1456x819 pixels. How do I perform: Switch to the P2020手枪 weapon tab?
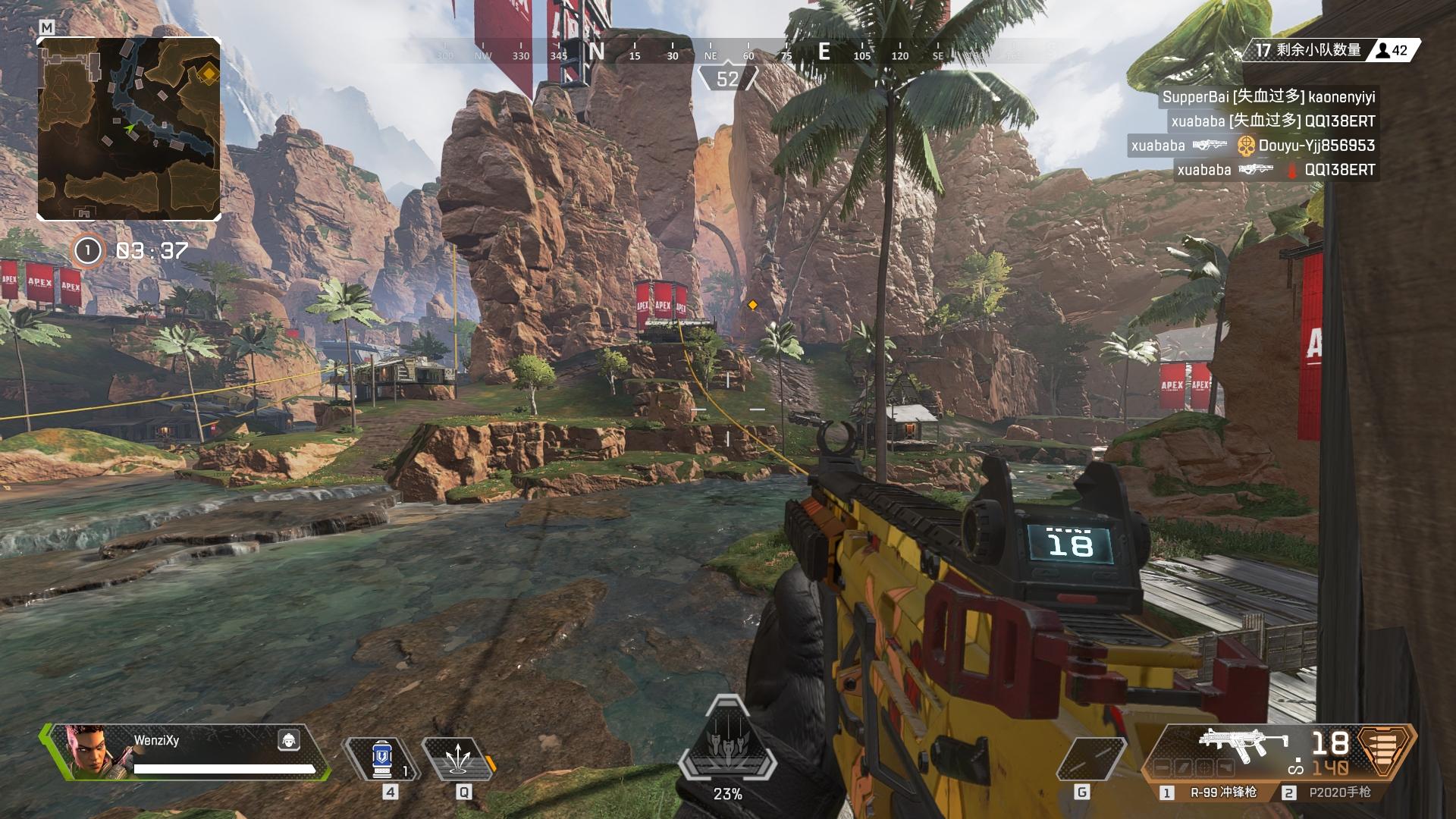(1333, 792)
